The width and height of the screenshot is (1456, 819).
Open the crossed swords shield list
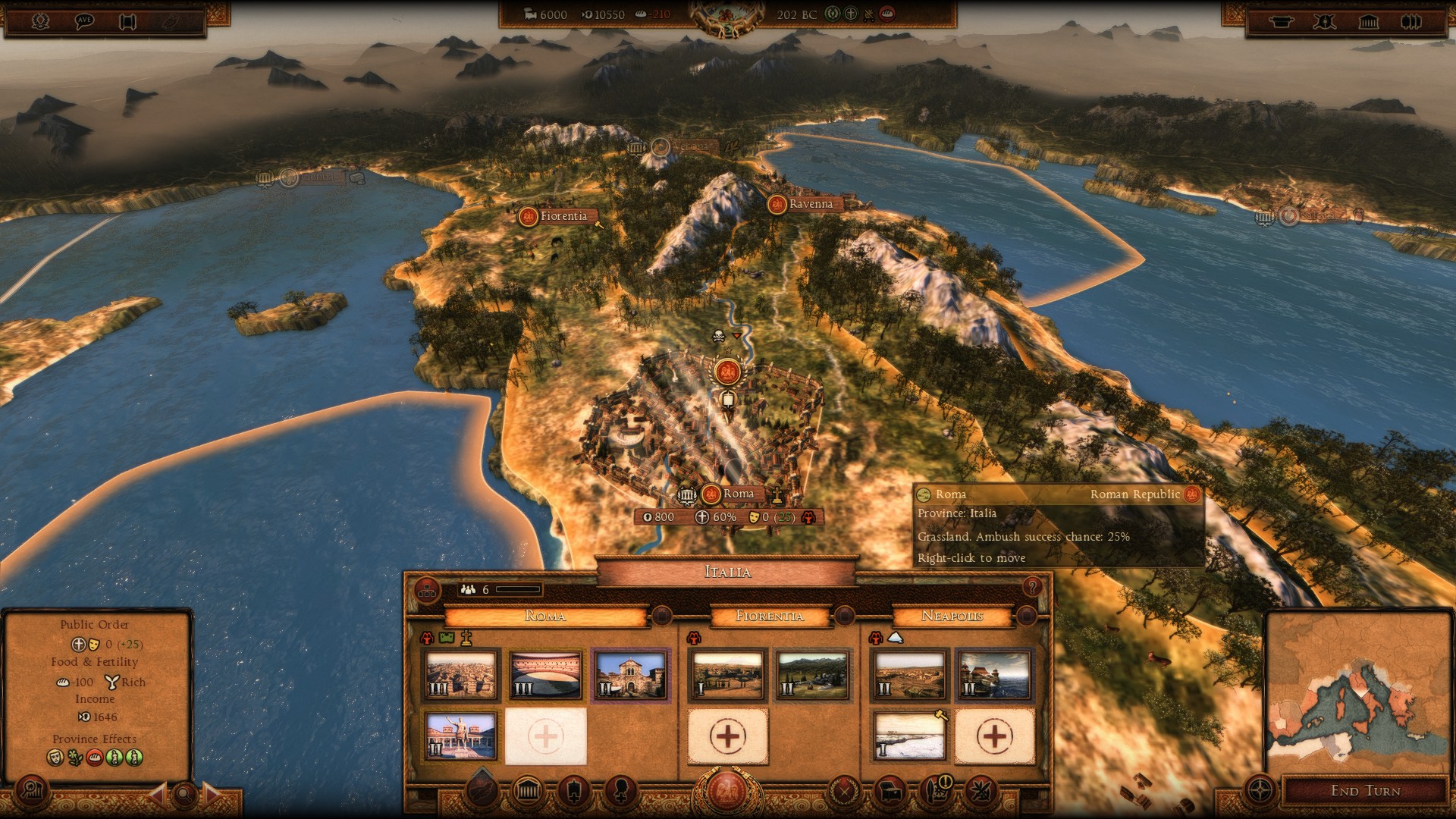(x=1324, y=21)
